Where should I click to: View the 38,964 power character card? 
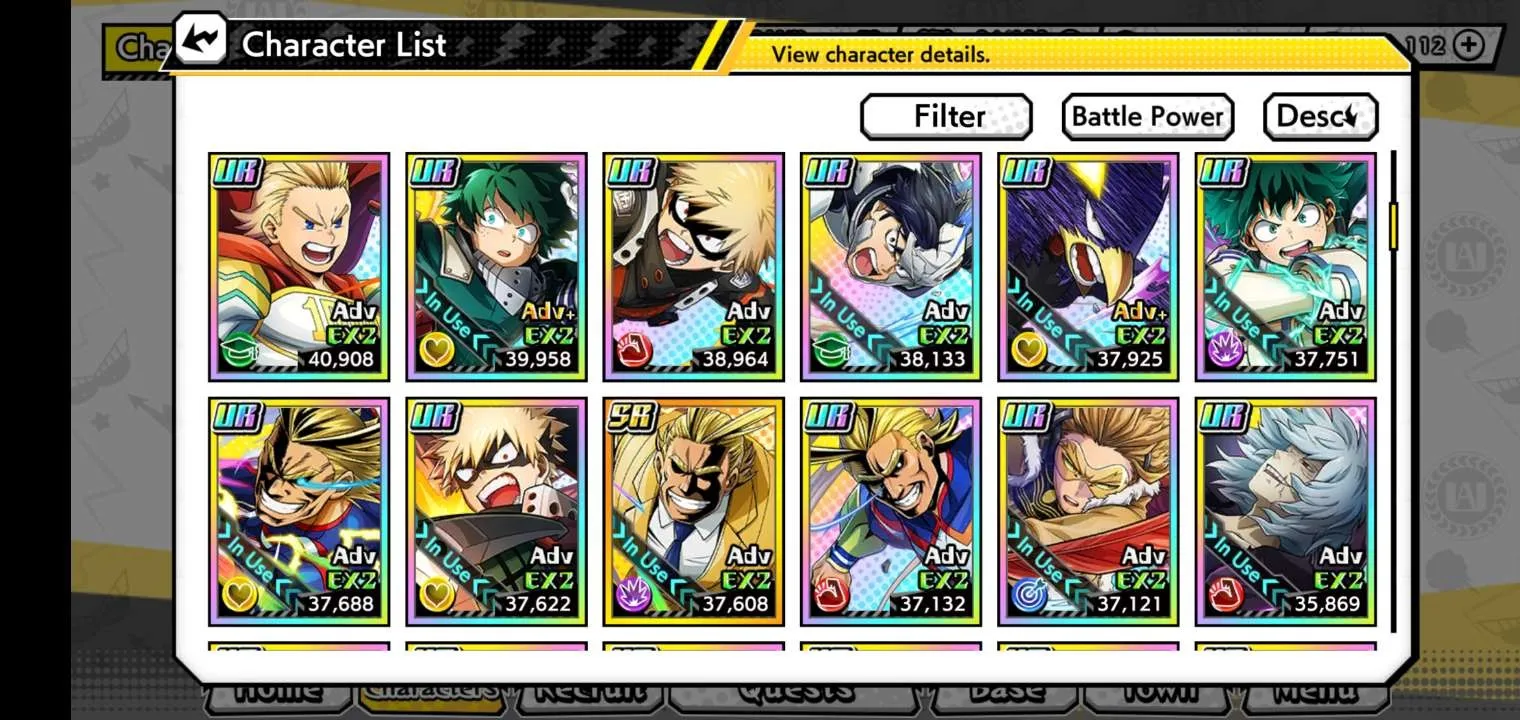point(693,267)
